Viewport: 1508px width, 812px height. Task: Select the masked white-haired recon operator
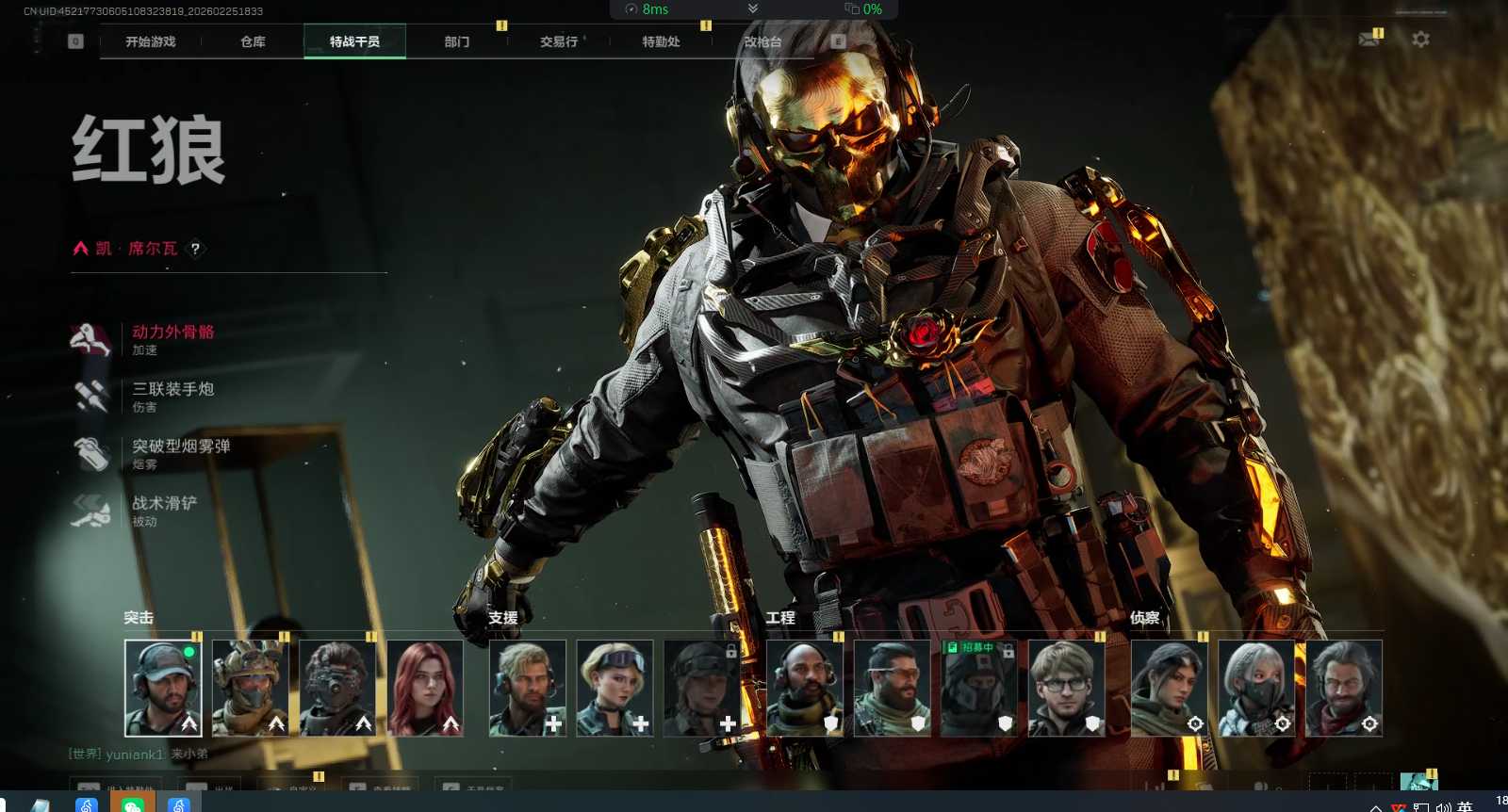[x=1256, y=688]
